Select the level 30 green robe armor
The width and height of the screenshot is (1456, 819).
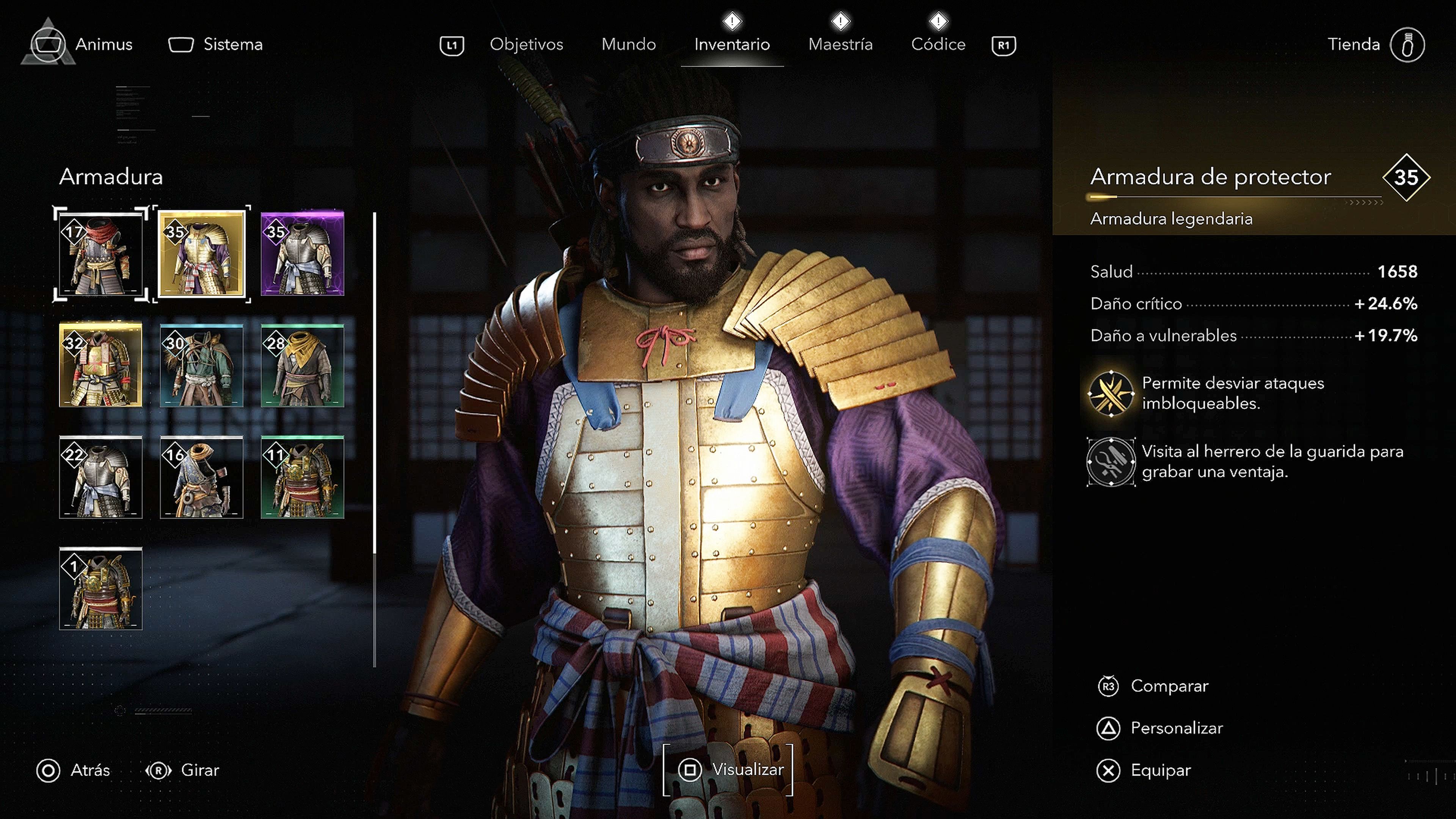pos(202,365)
